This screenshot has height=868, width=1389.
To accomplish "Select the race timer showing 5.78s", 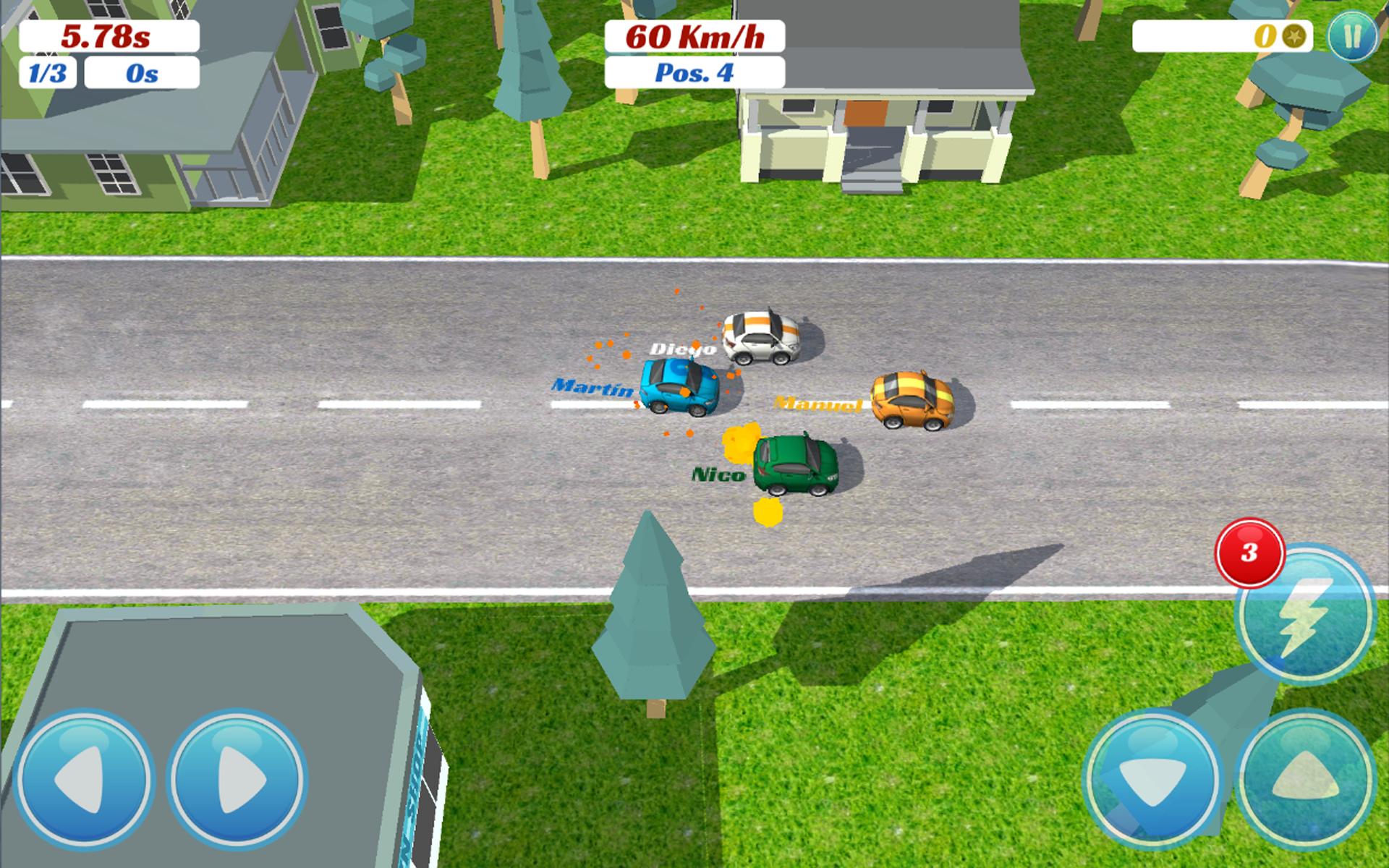I will [109, 35].
